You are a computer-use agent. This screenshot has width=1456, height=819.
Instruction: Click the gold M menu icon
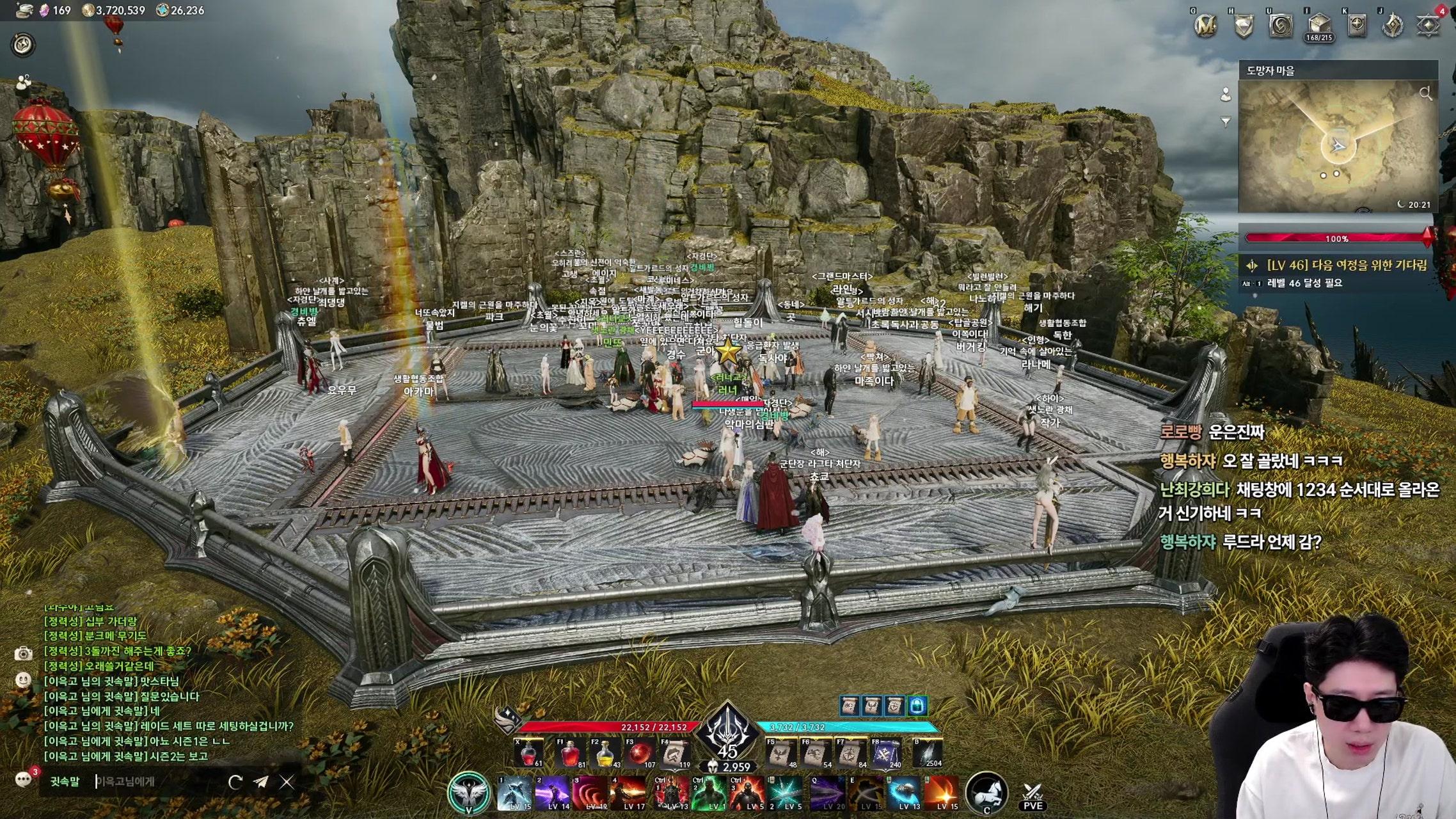pyautogui.click(x=1206, y=26)
